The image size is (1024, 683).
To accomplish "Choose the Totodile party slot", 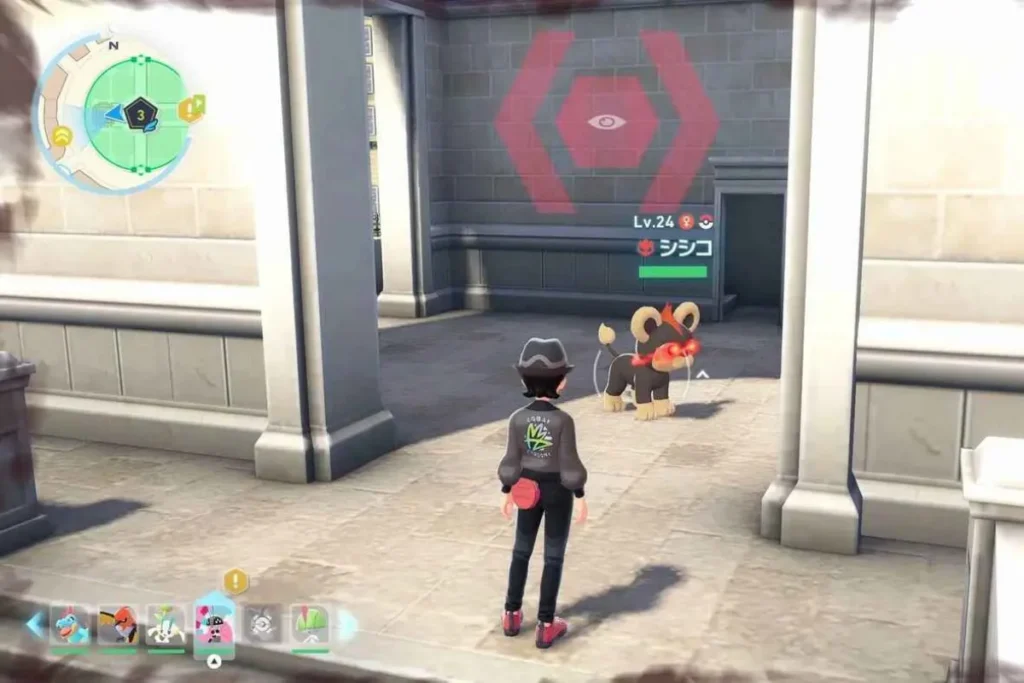I will pyautogui.click(x=70, y=626).
